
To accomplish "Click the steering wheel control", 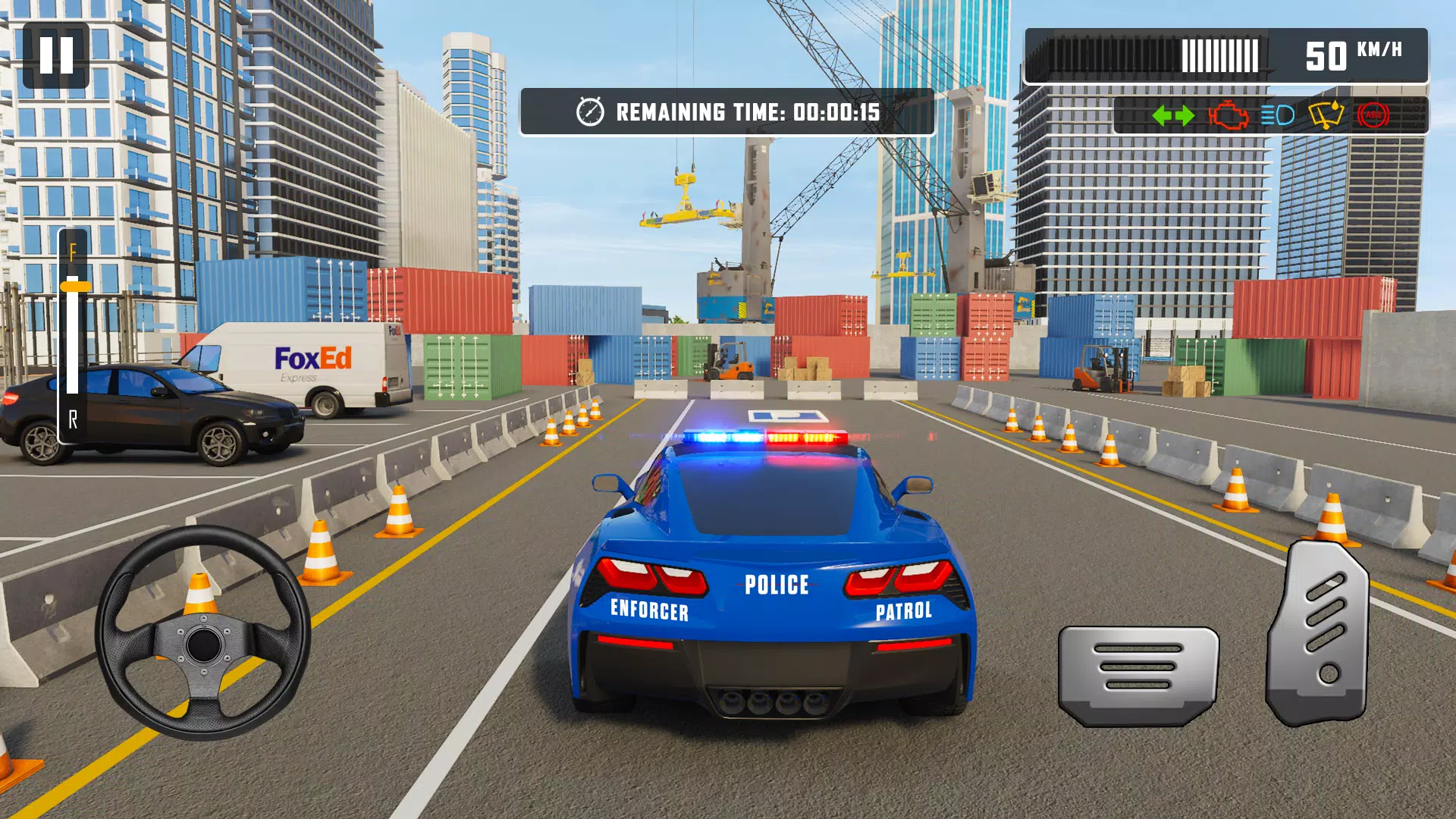I will point(202,633).
